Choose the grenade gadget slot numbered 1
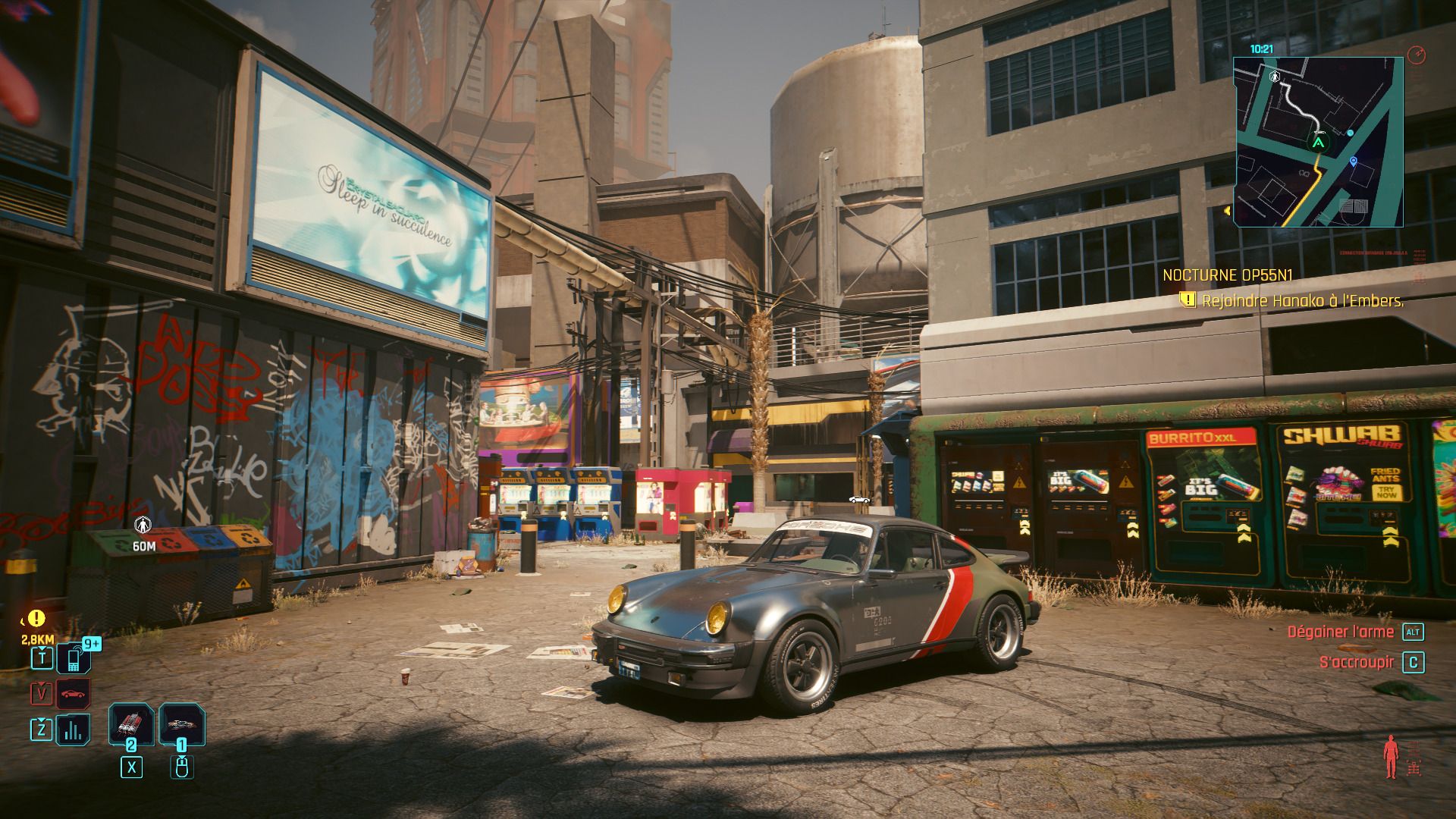Screen dimensions: 1456x819 pyautogui.click(x=182, y=725)
